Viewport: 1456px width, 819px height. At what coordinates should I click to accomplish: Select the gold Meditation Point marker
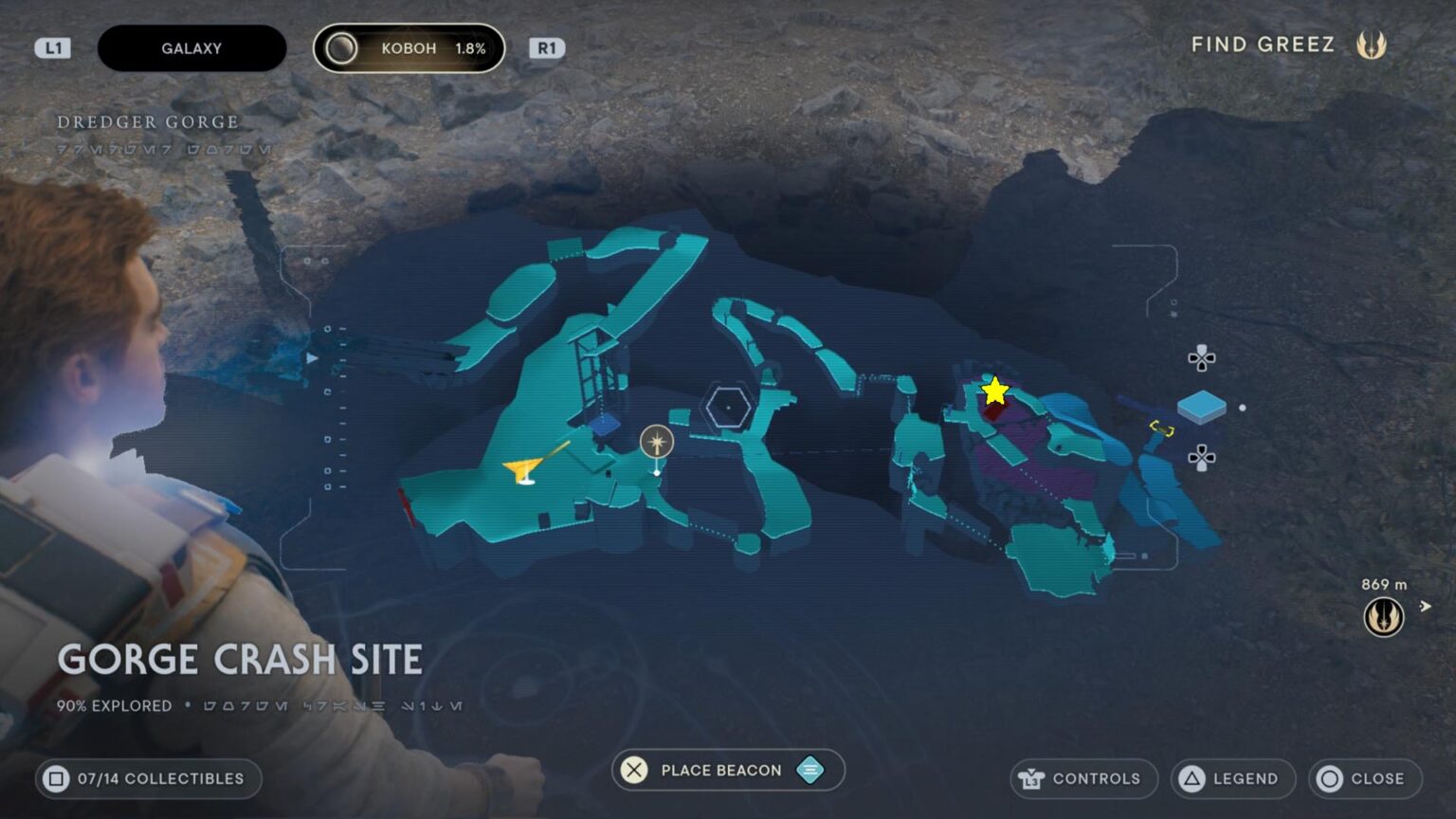655,442
